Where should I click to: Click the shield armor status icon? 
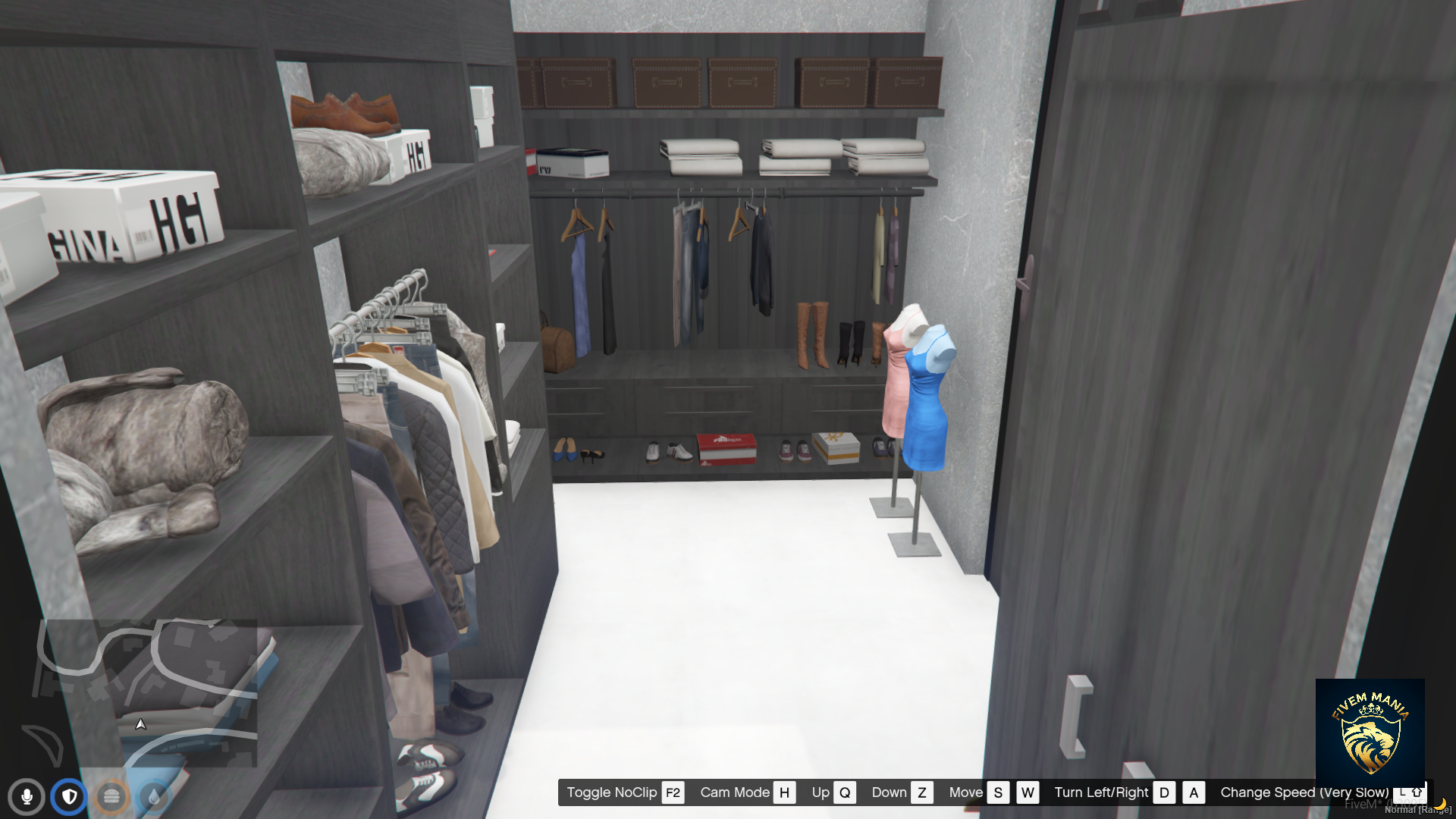69,797
